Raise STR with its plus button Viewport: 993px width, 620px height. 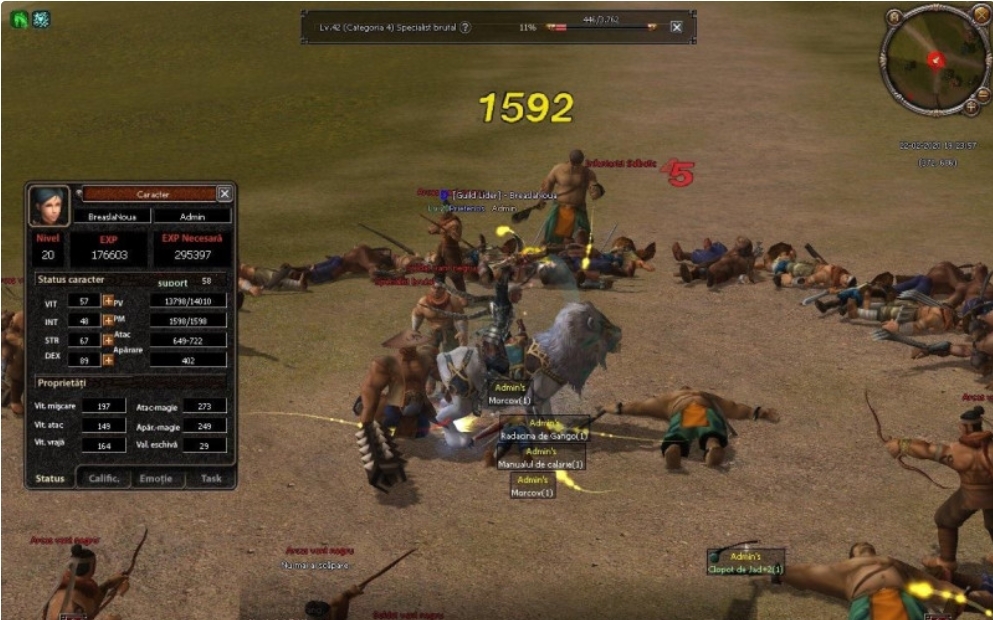pyautogui.click(x=108, y=340)
